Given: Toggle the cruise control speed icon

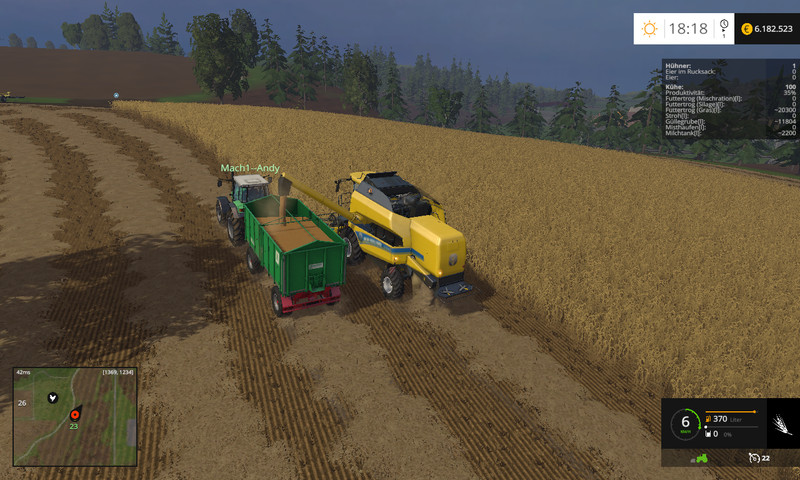Looking at the screenshot, I should [752, 458].
